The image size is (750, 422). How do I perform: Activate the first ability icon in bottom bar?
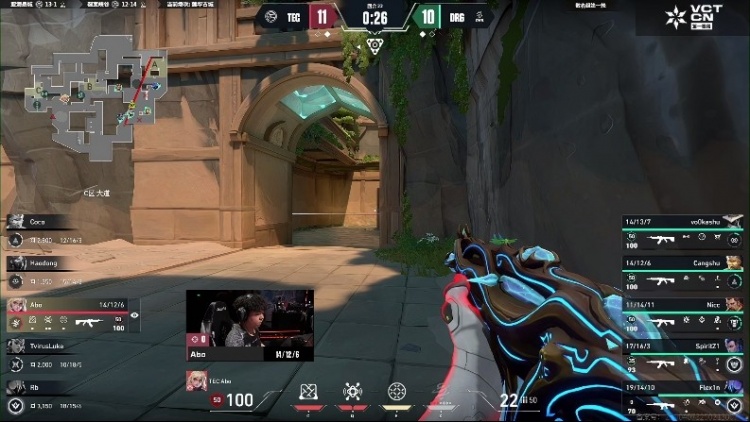[x=308, y=390]
